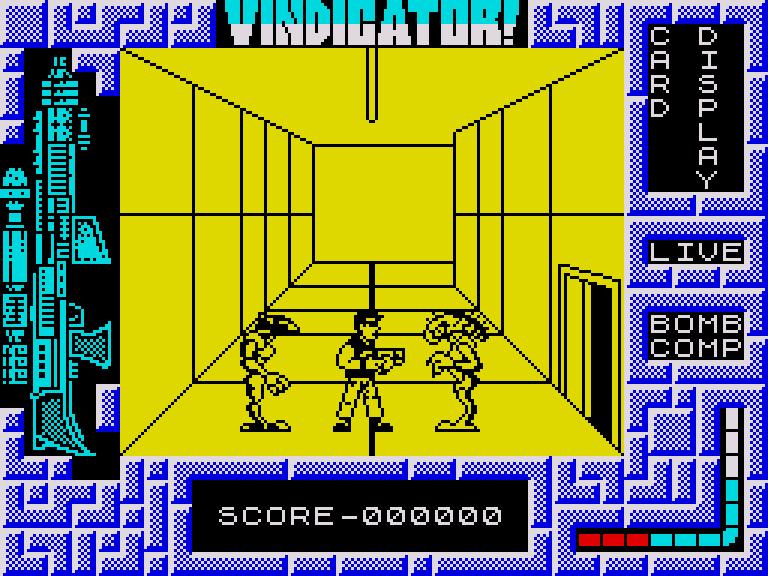
Task: Open the Card Display panel
Action: [696, 108]
